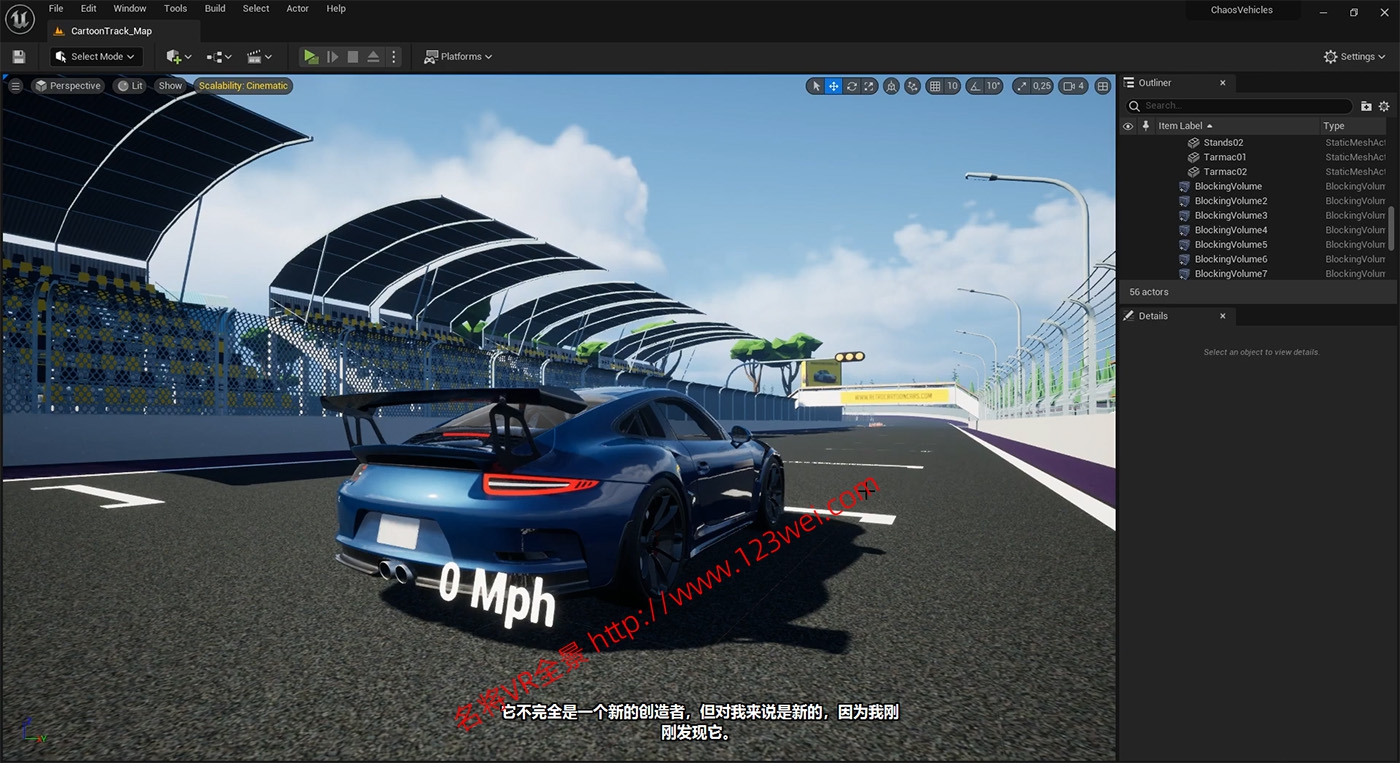Open the Perspective view dropdown
The width and height of the screenshot is (1400, 763).
68,86
